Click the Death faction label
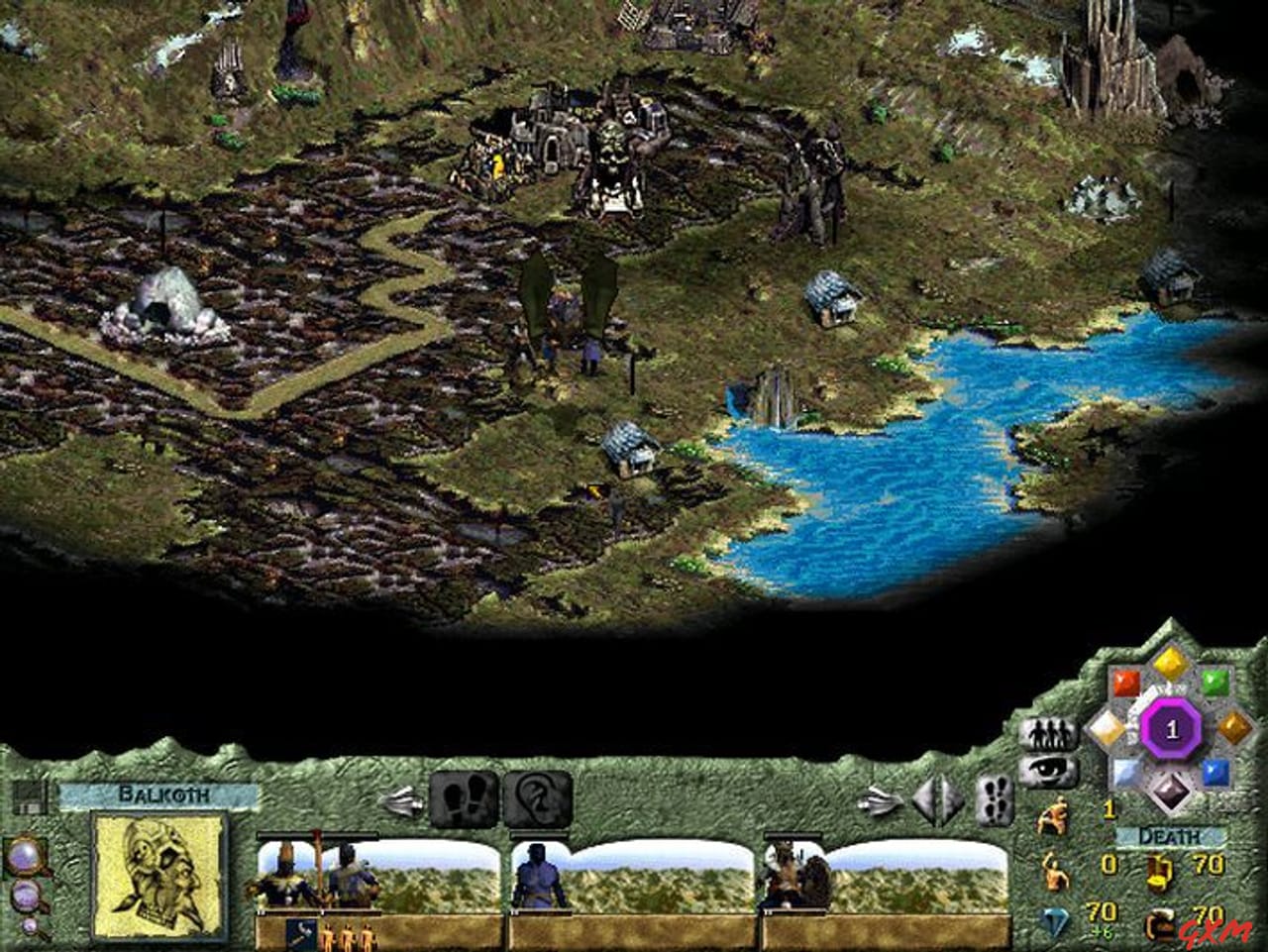This screenshot has width=1268, height=952. (1167, 835)
